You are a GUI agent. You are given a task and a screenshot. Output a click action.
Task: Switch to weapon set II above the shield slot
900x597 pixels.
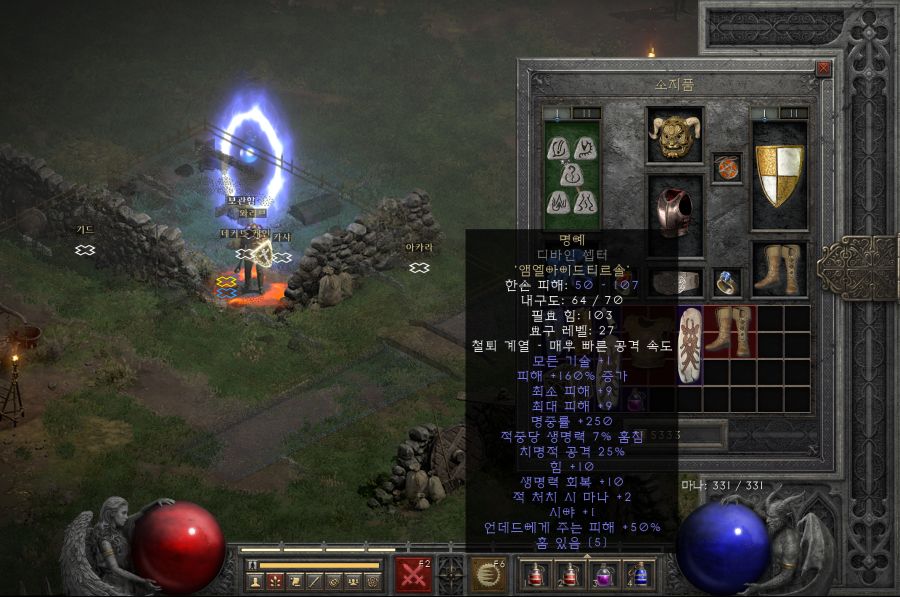(792, 113)
